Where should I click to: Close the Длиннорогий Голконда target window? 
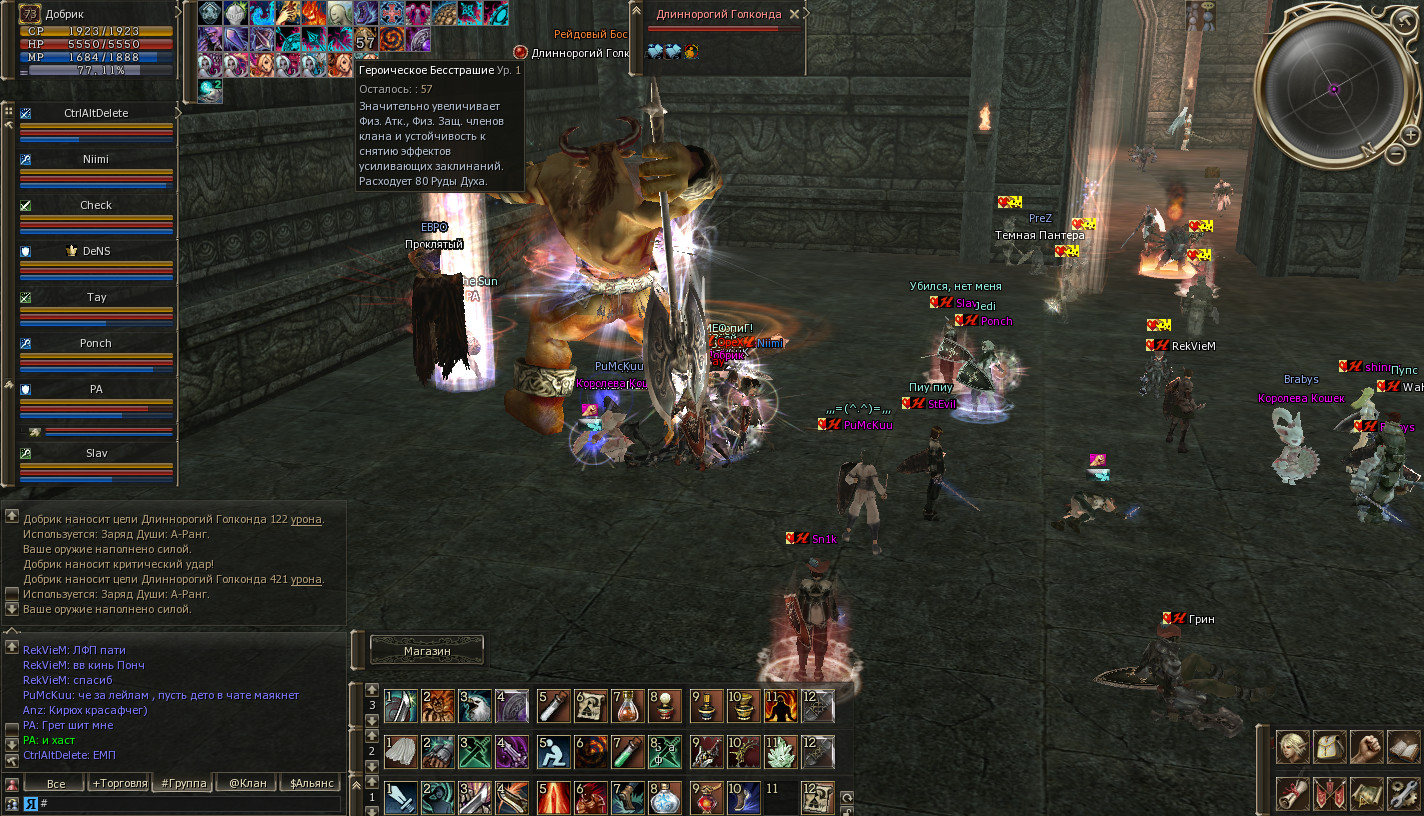tap(794, 15)
